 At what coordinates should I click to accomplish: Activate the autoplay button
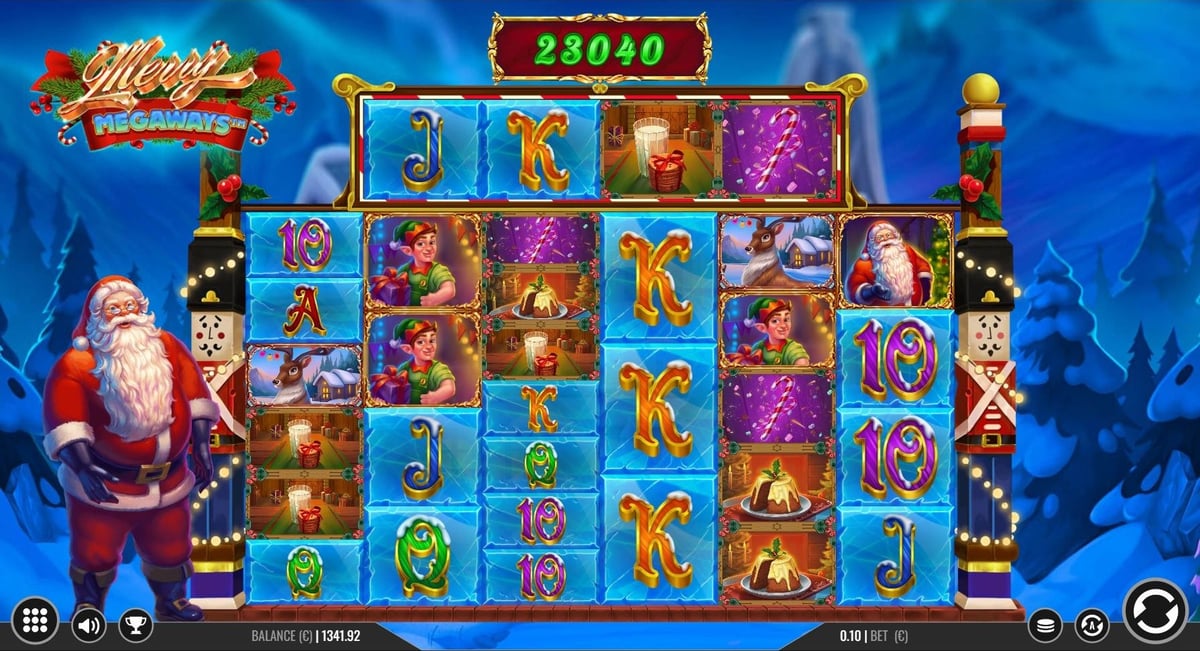coord(1091,626)
